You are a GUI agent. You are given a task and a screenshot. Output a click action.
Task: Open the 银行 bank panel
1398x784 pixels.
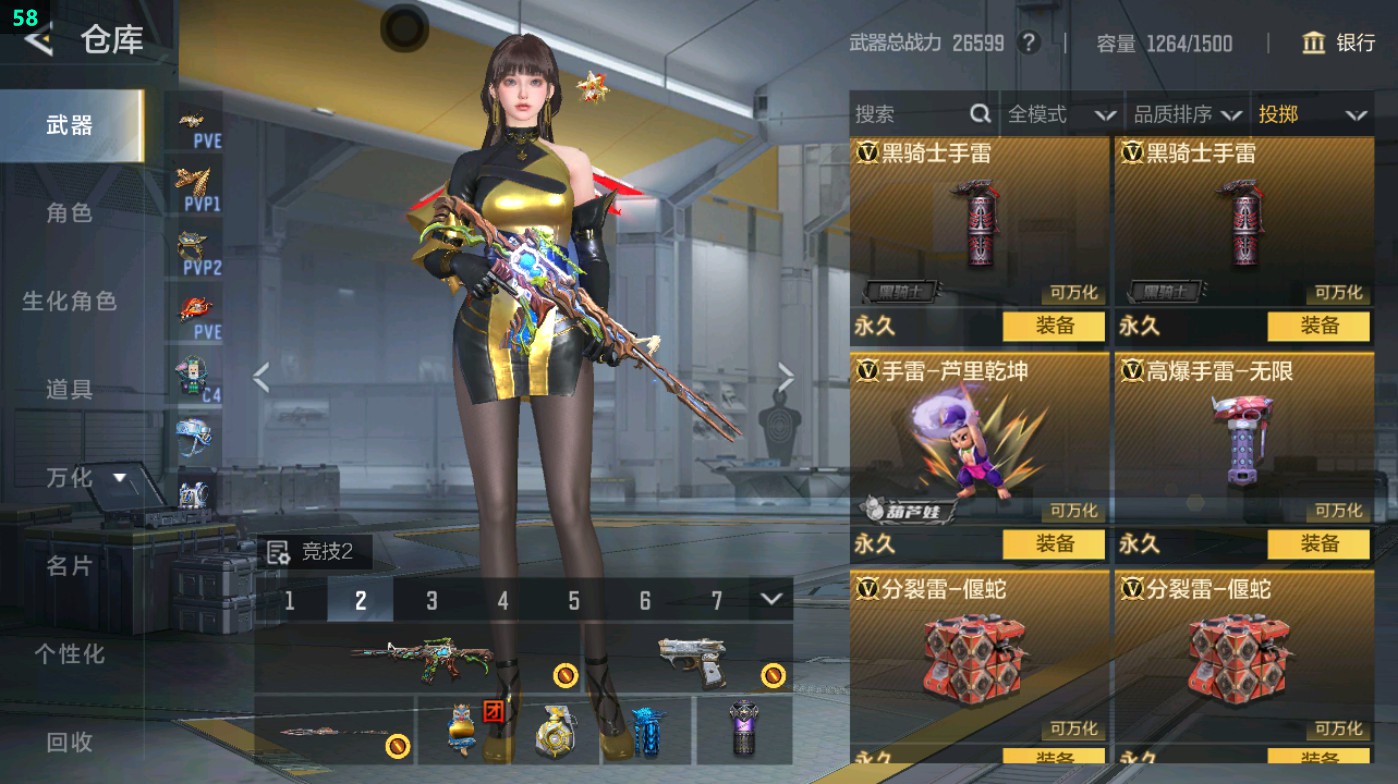1344,44
